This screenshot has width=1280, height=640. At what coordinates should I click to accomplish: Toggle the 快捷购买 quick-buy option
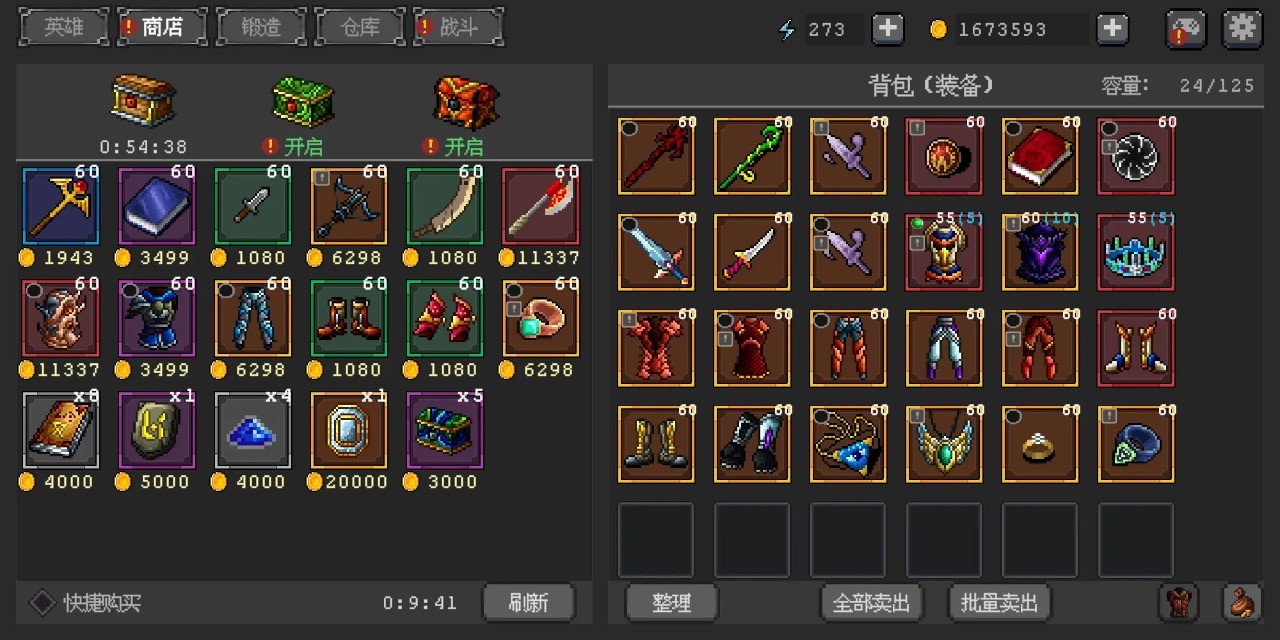(x=42, y=603)
